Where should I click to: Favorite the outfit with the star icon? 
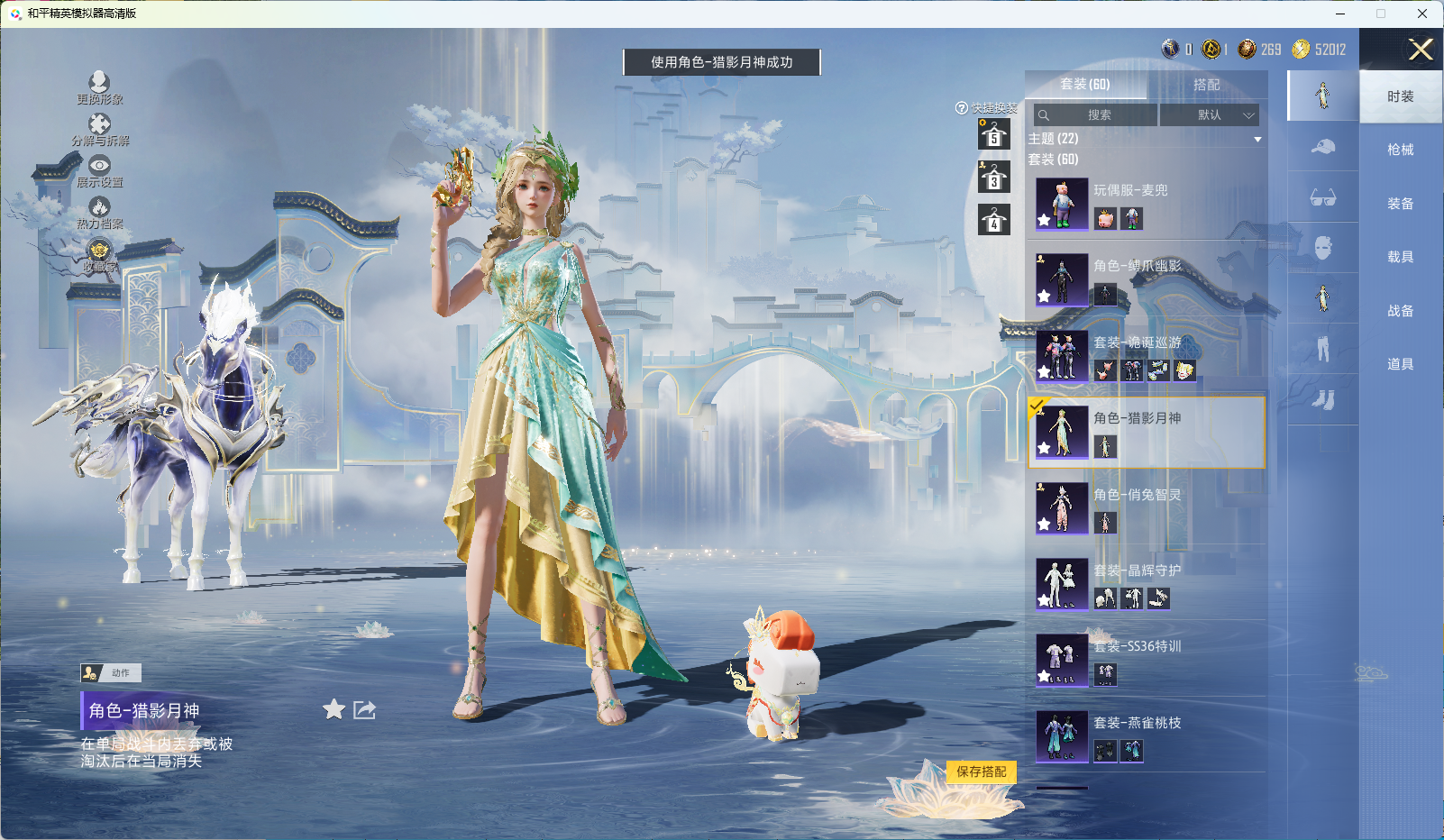point(334,709)
